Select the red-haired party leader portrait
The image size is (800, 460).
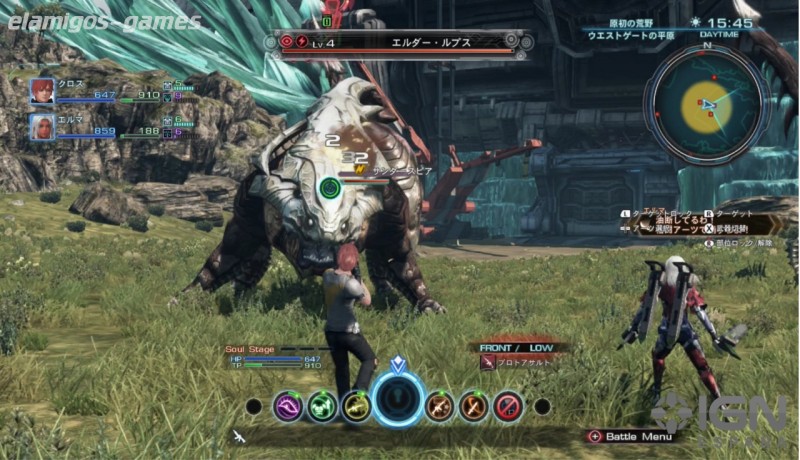pos(42,91)
